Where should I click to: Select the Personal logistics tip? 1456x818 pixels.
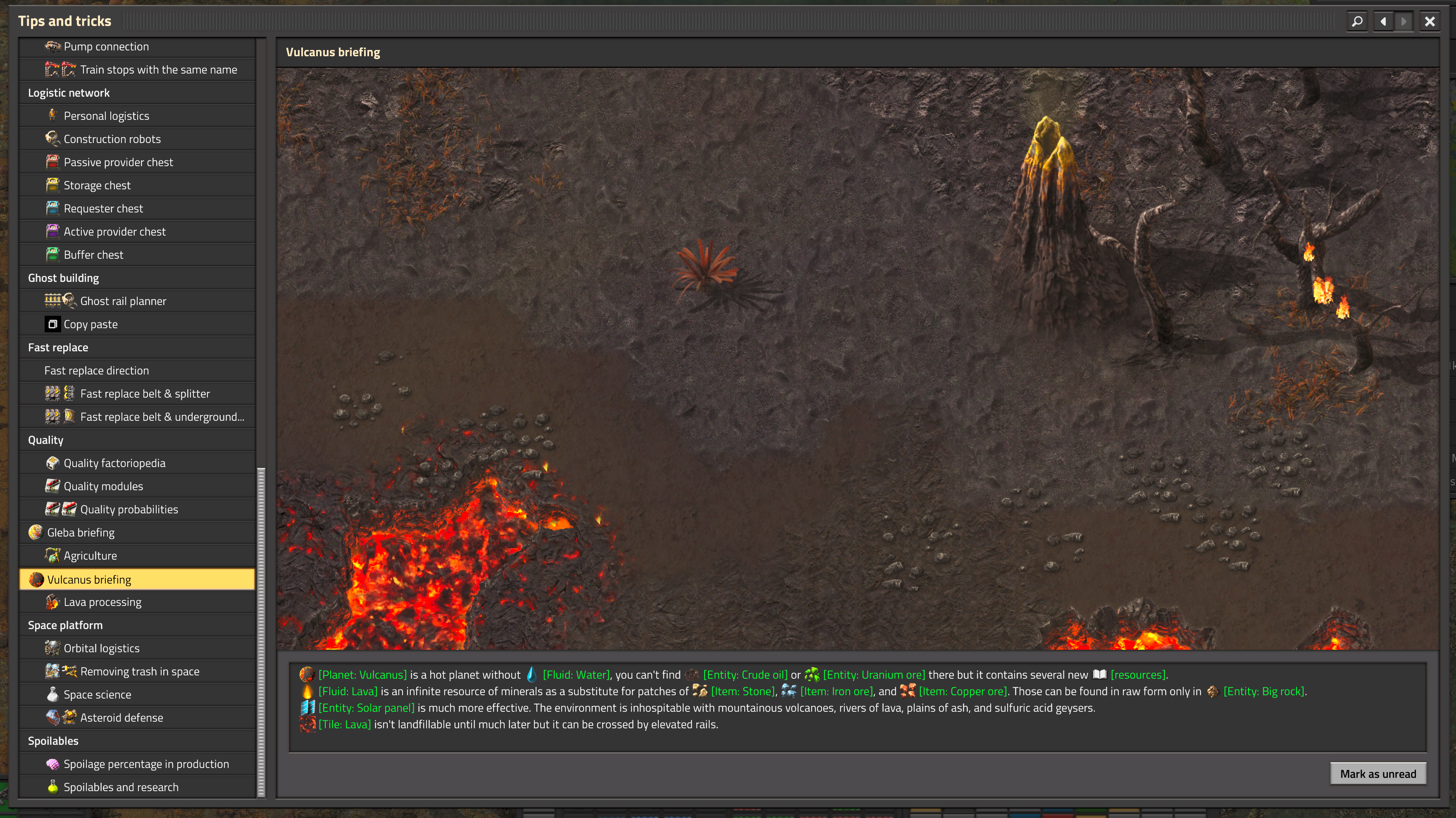(x=106, y=116)
